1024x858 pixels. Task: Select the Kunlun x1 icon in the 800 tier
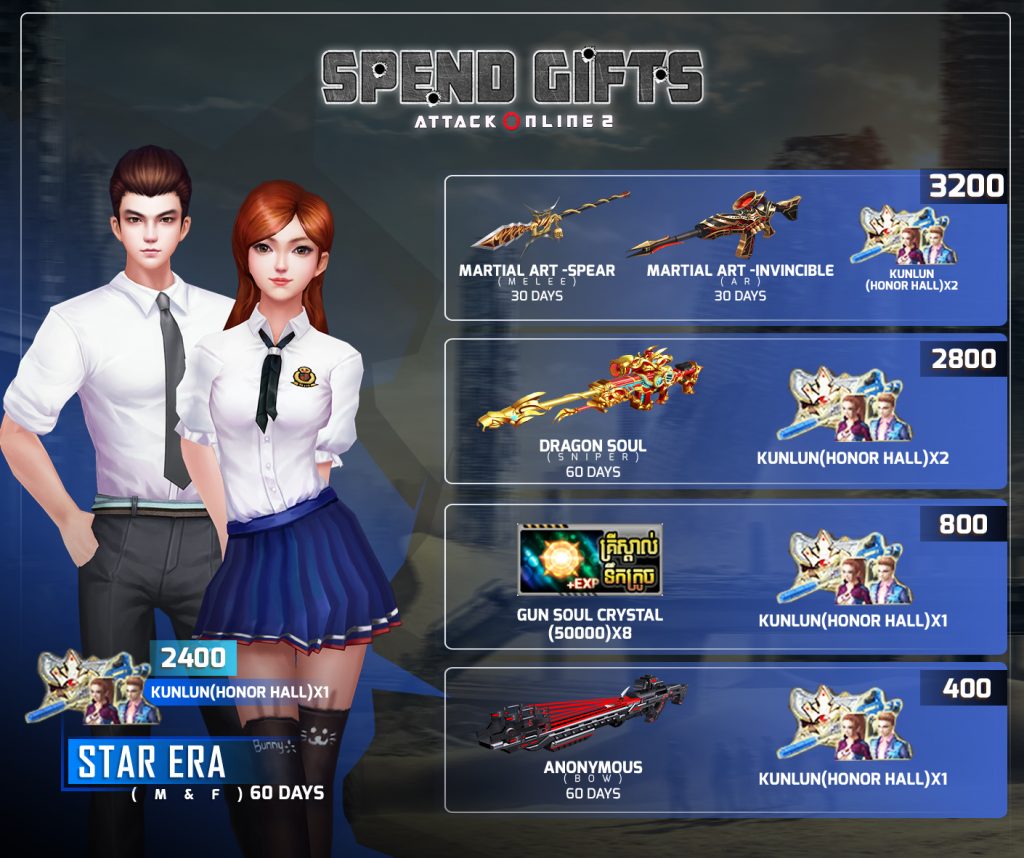tap(851, 568)
